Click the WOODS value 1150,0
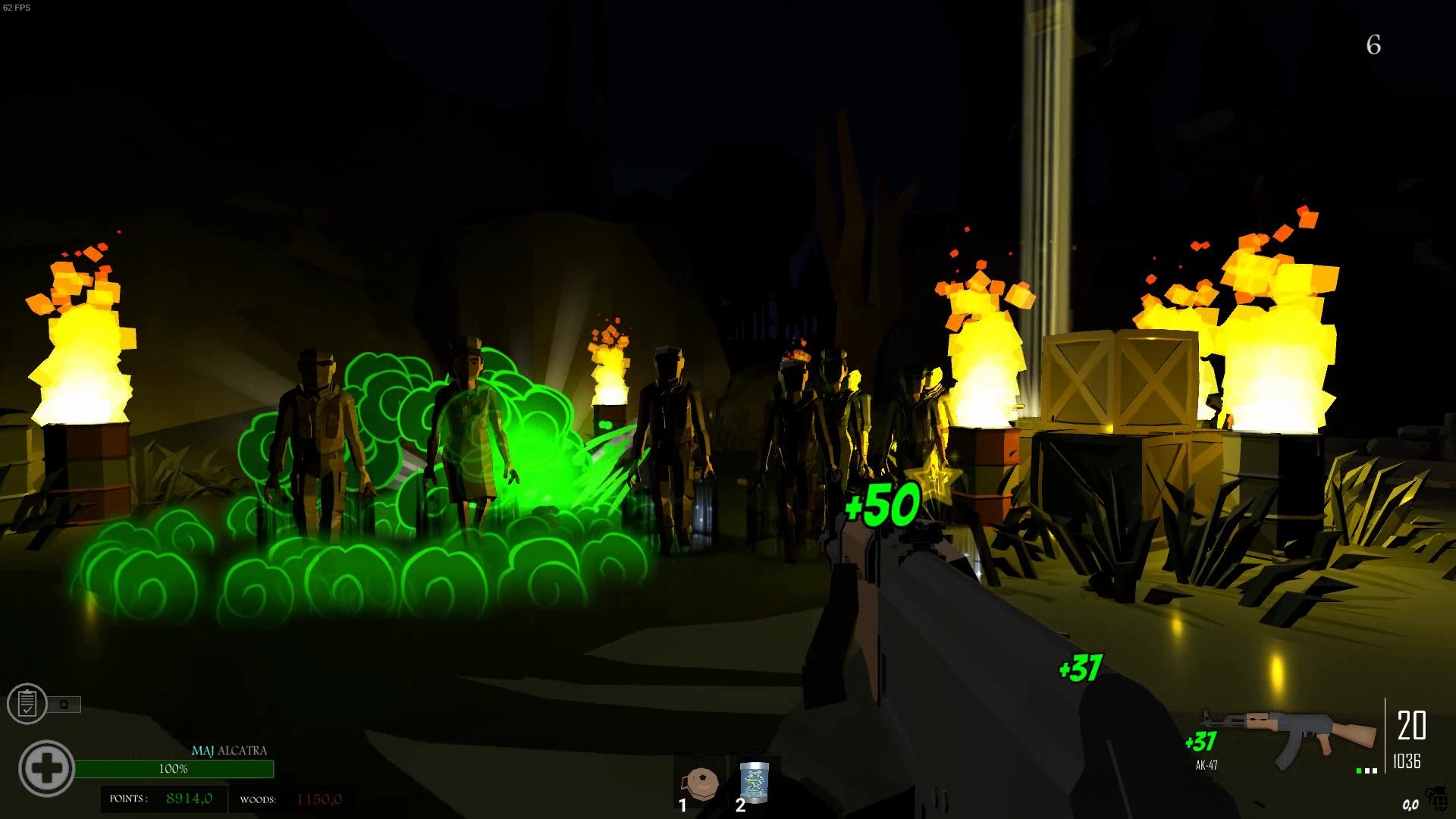This screenshot has width=1456, height=819. 319,799
